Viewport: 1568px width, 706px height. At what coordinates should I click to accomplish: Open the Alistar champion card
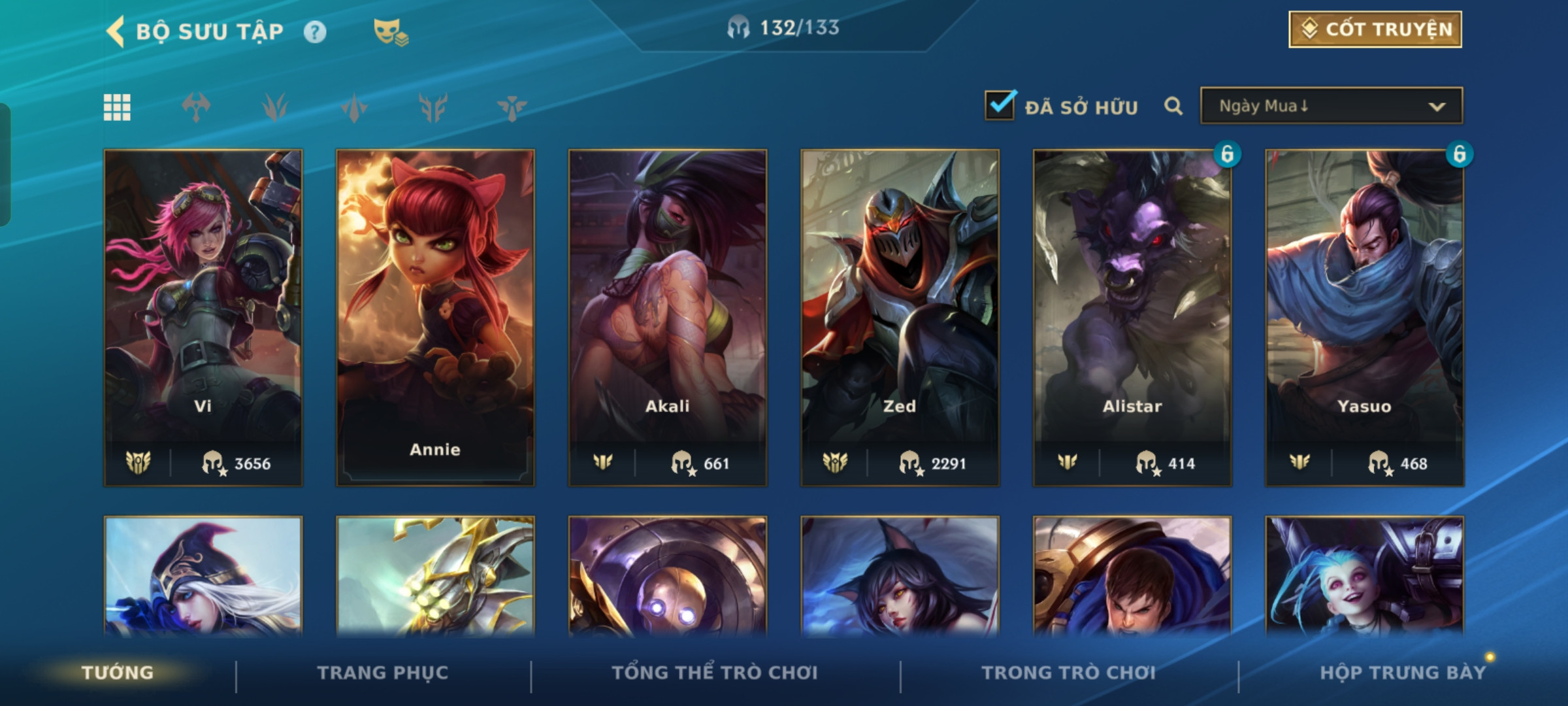pyautogui.click(x=1132, y=317)
